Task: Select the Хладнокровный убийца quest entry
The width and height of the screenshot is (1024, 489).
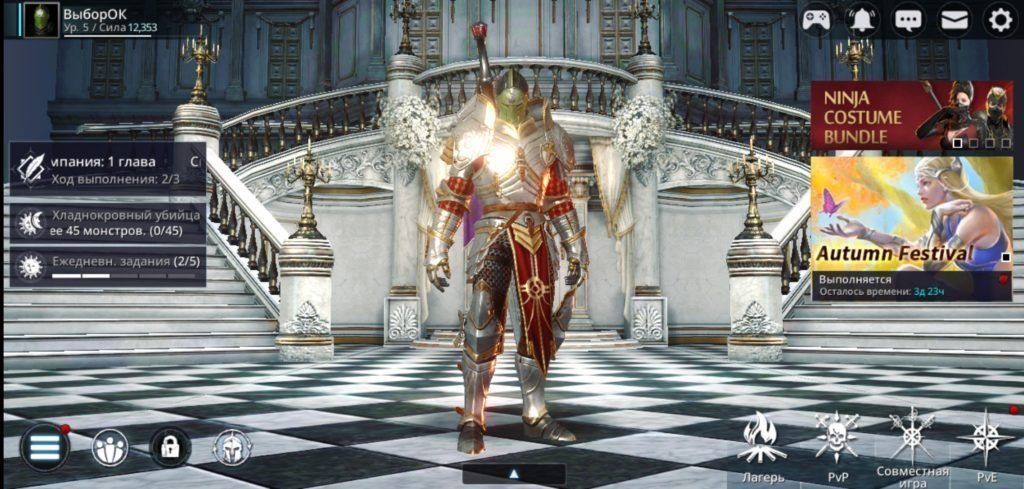Action: tap(108, 222)
